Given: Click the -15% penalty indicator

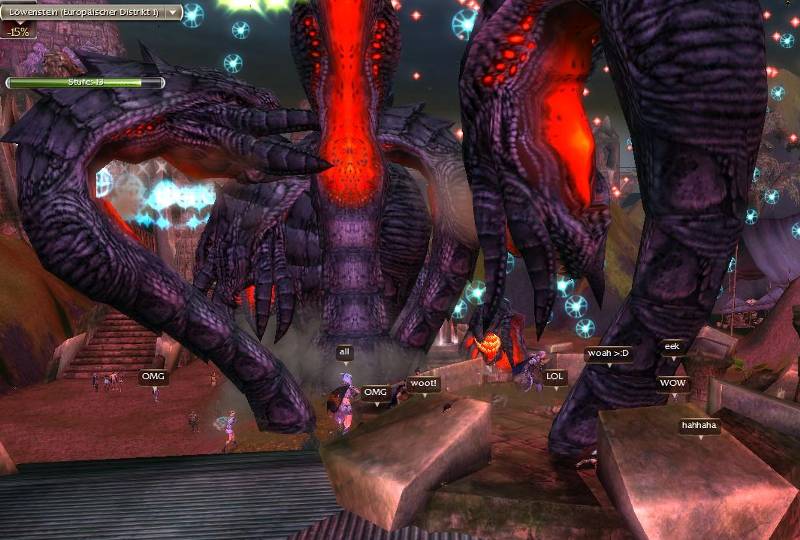Looking at the screenshot, I should 18,31.
